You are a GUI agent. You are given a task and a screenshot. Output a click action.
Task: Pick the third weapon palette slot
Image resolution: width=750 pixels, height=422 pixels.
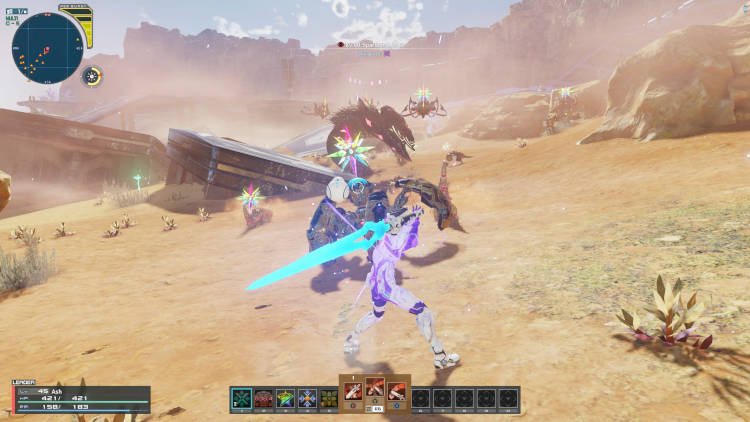click(397, 391)
